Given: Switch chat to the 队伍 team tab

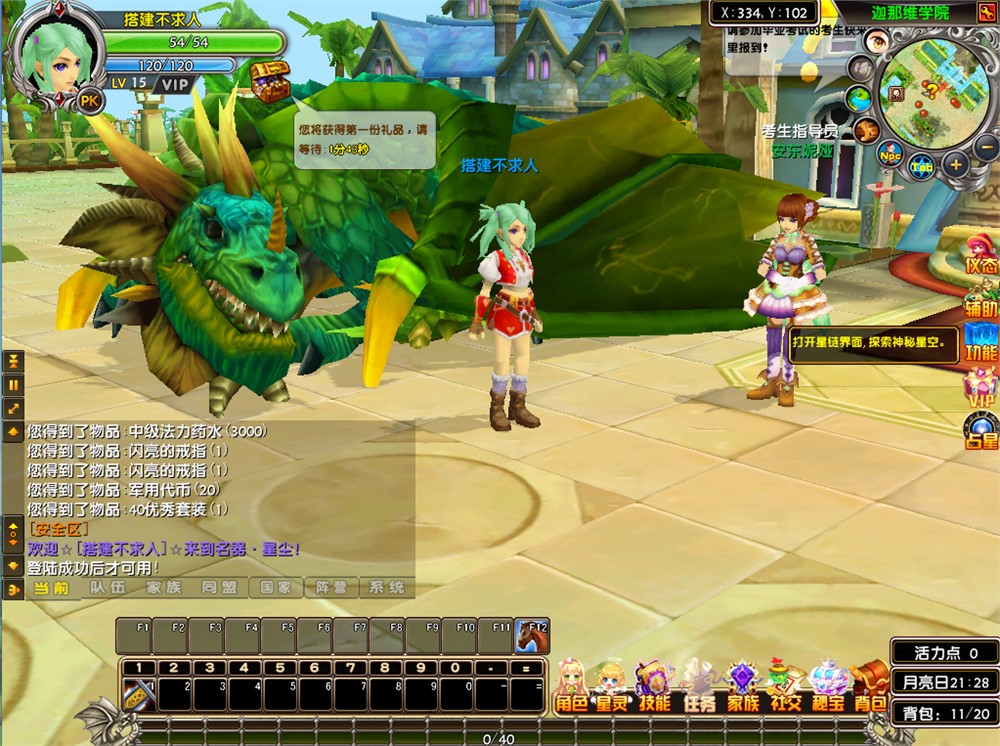Looking at the screenshot, I should (x=107, y=588).
